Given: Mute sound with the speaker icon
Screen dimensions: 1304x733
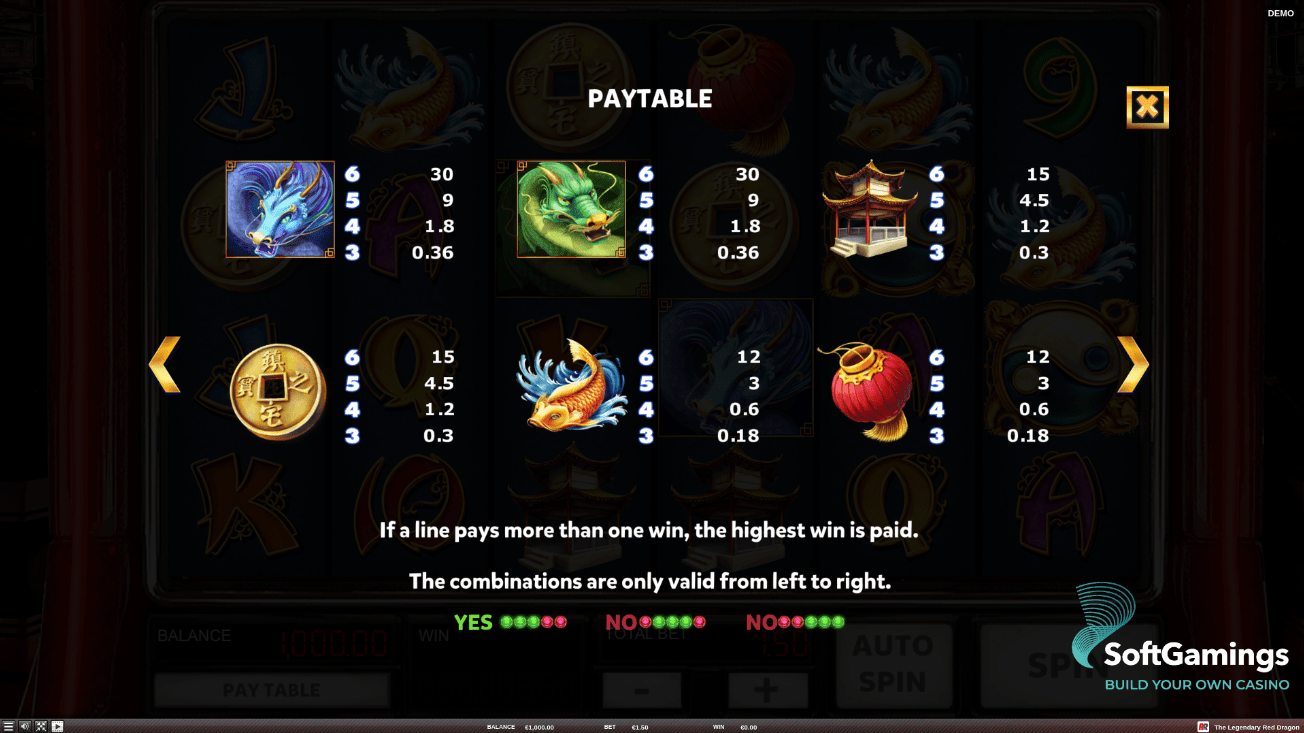Looking at the screenshot, I should 24,726.
